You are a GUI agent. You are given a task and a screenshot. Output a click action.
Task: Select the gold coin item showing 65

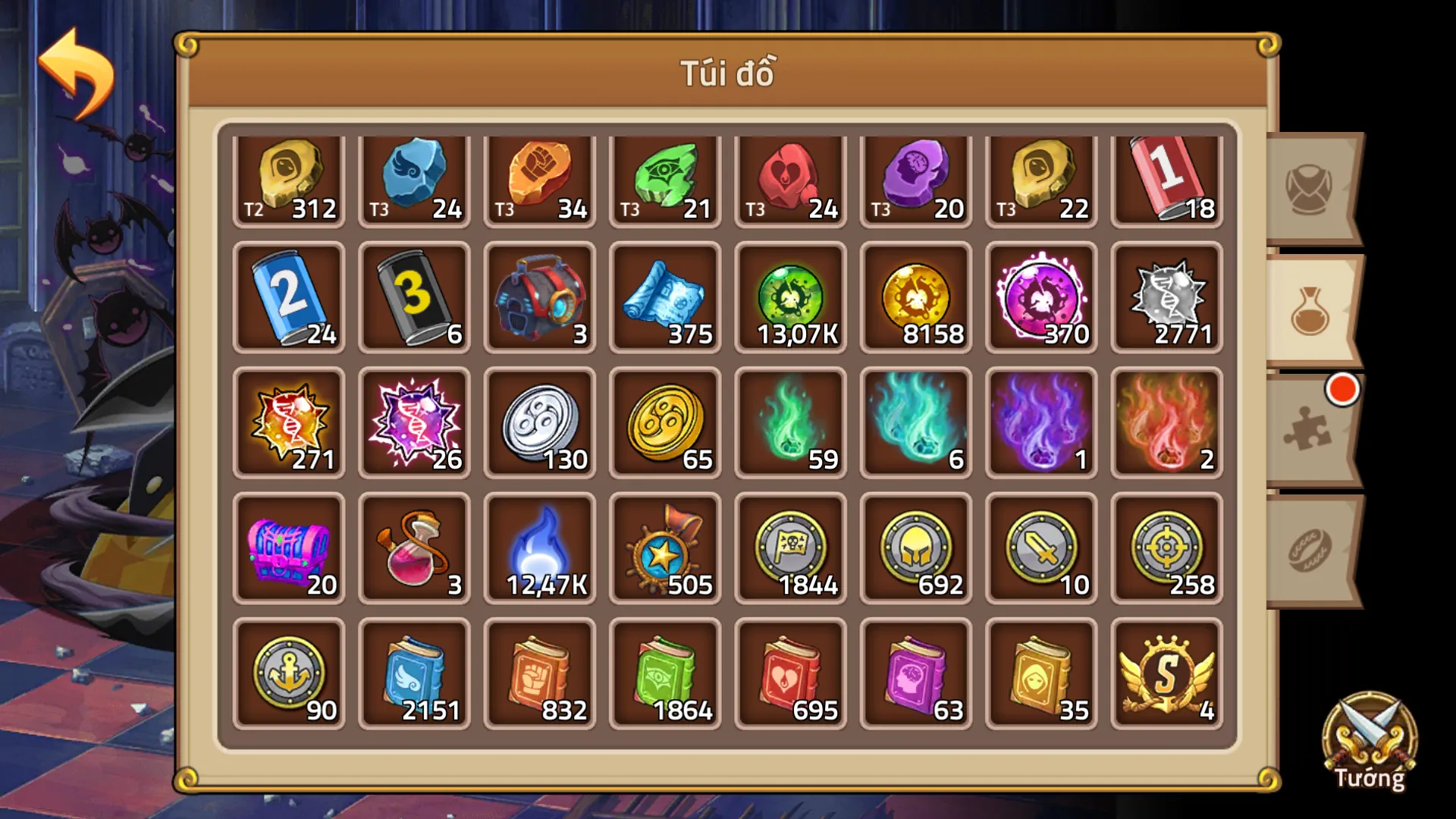pos(664,425)
